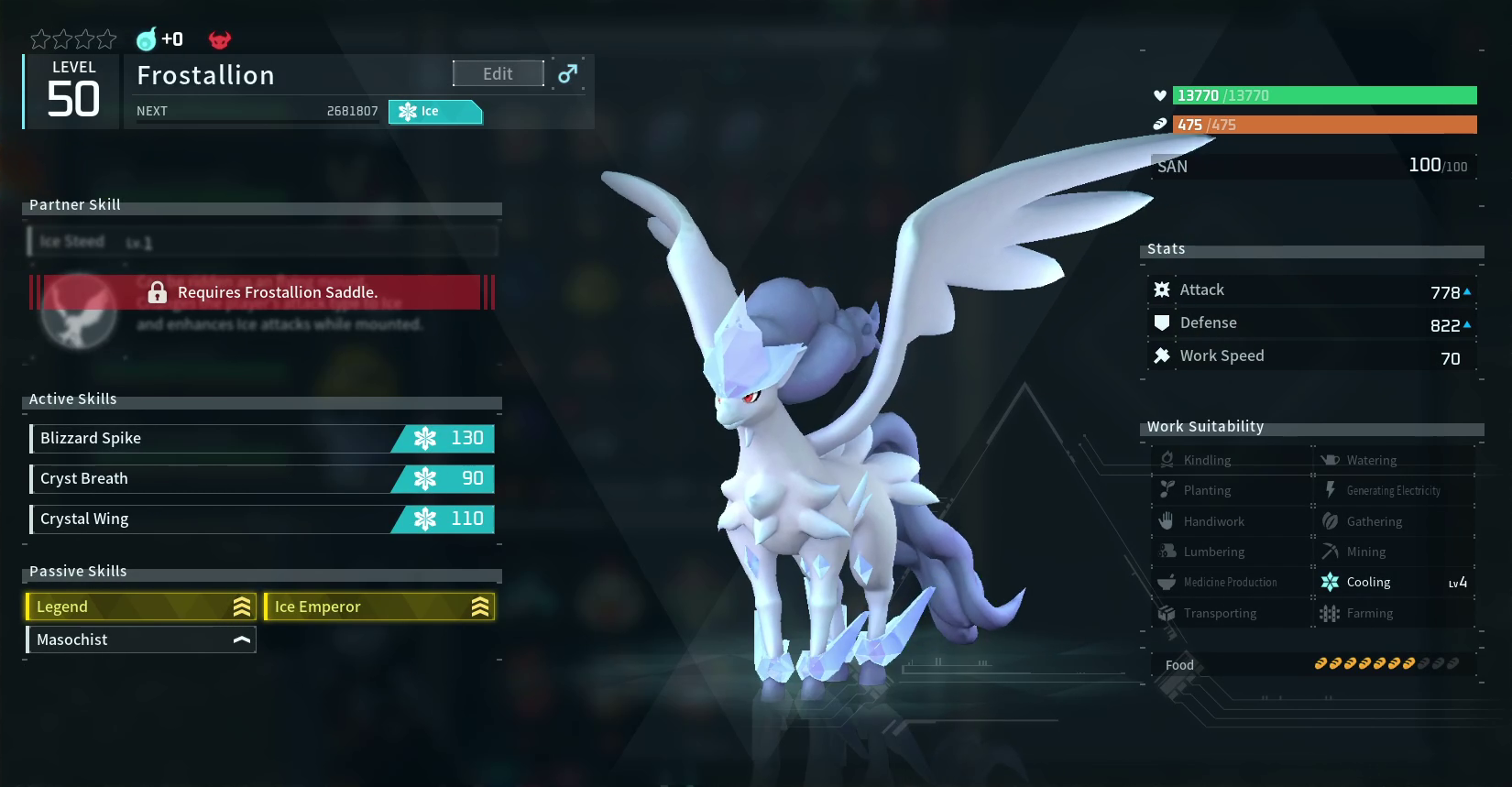The image size is (1512, 787).
Task: Click the Edit name button
Action: point(498,74)
